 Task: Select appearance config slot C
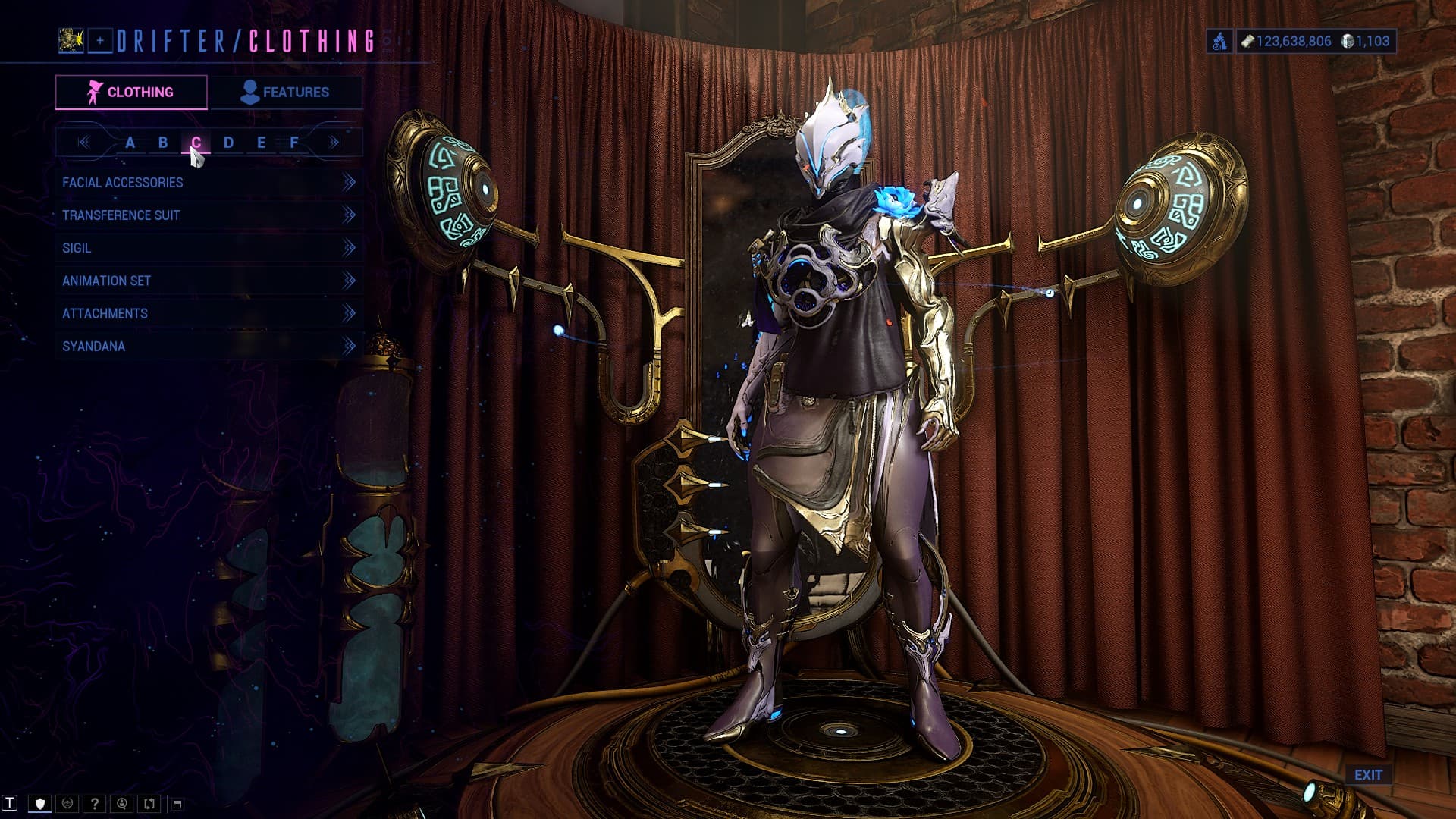[x=196, y=143]
